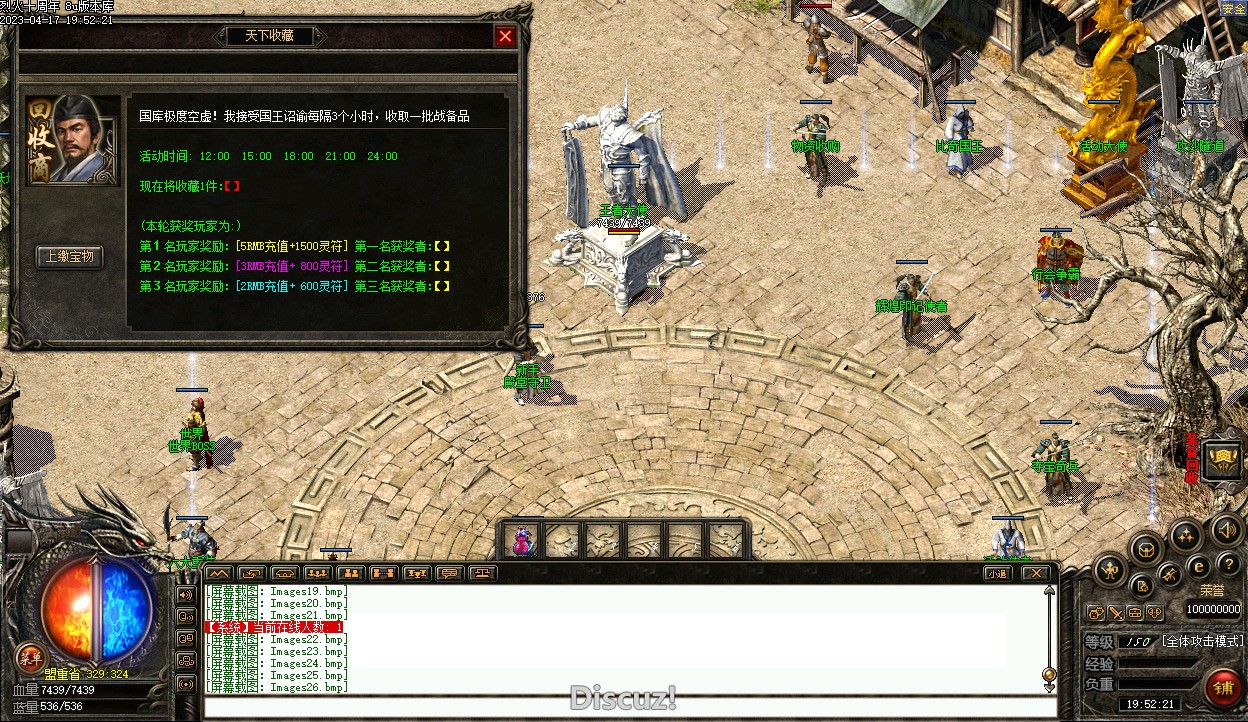The height and width of the screenshot is (722, 1248).
Task: Click the 全体攻击模式 attack mode label
Action: 1201,641
